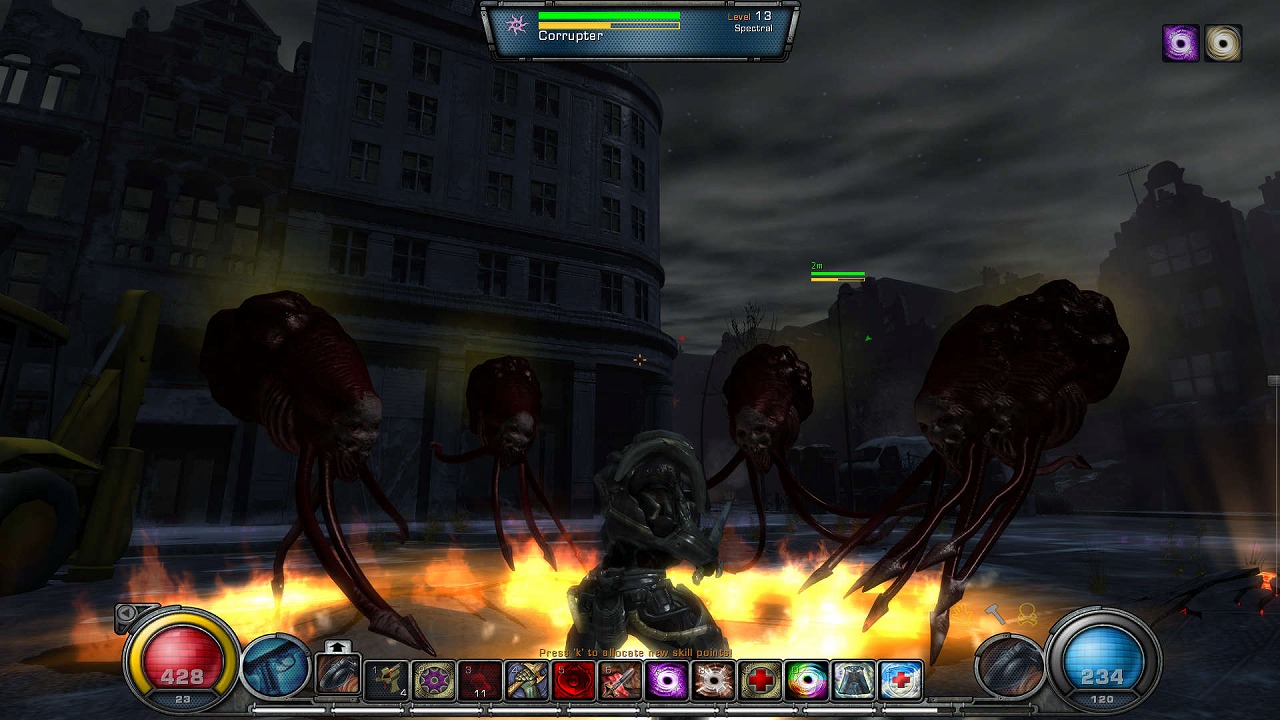Click the left skill orb showing a blue gun
Viewport: 1280px width, 720px height.
(276, 666)
